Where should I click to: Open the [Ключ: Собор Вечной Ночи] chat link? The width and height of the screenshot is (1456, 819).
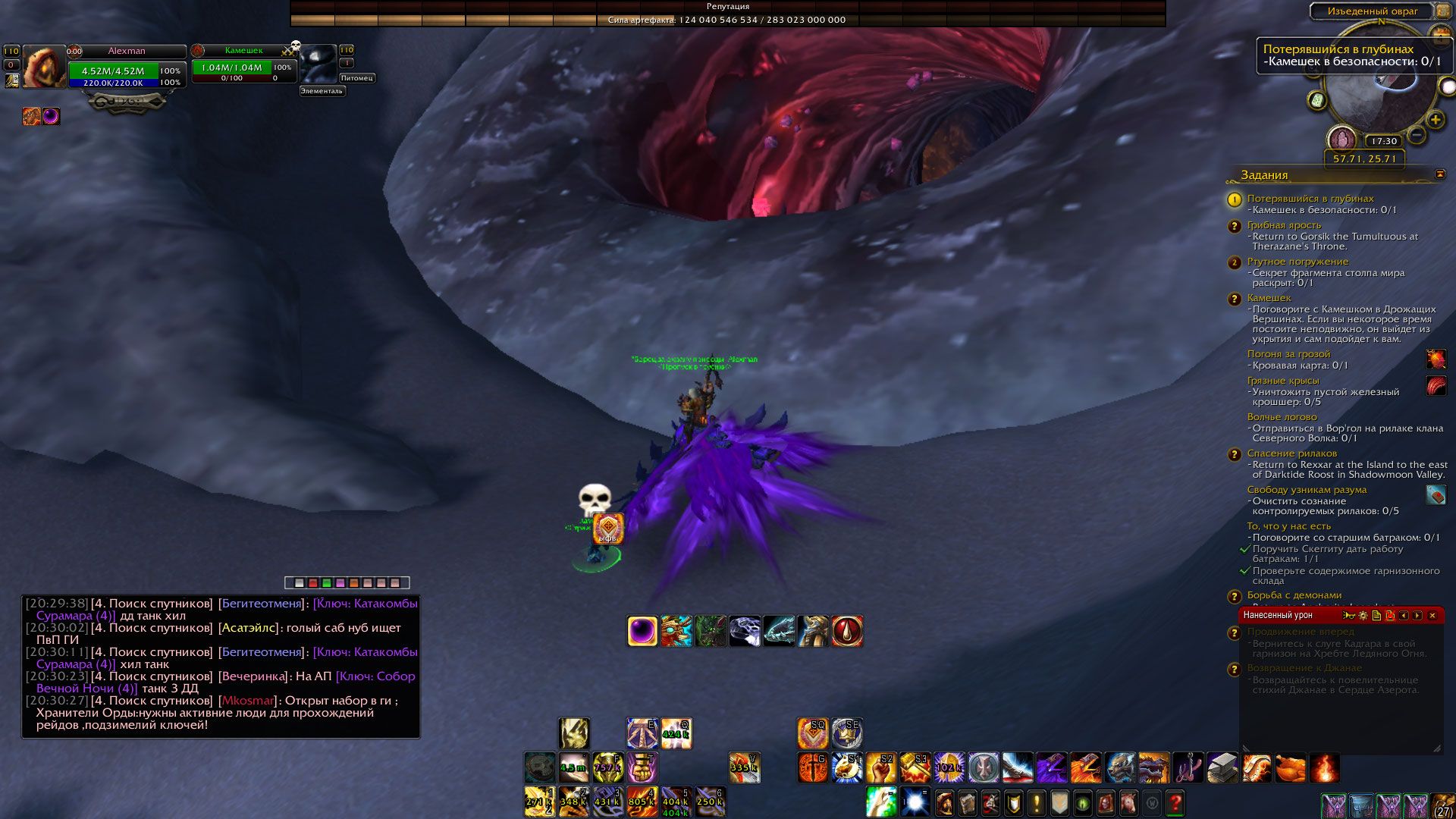[x=375, y=676]
